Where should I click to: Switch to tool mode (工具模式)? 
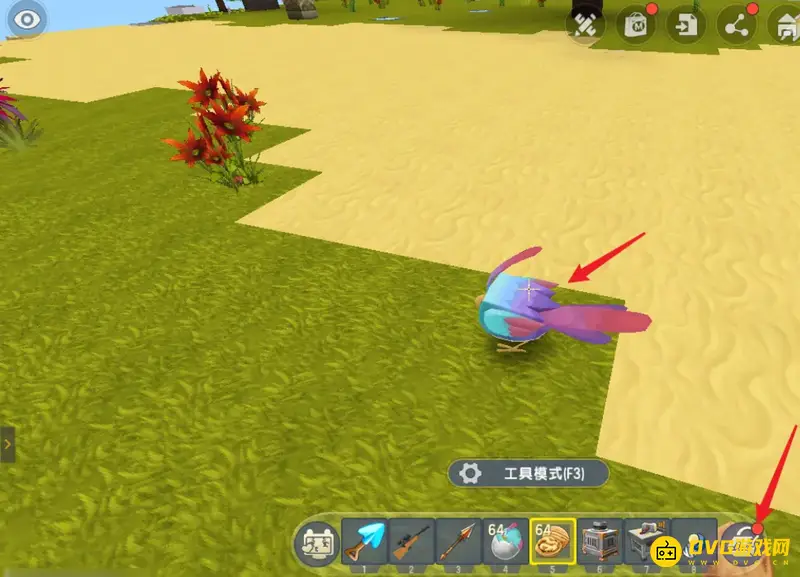click(528, 473)
